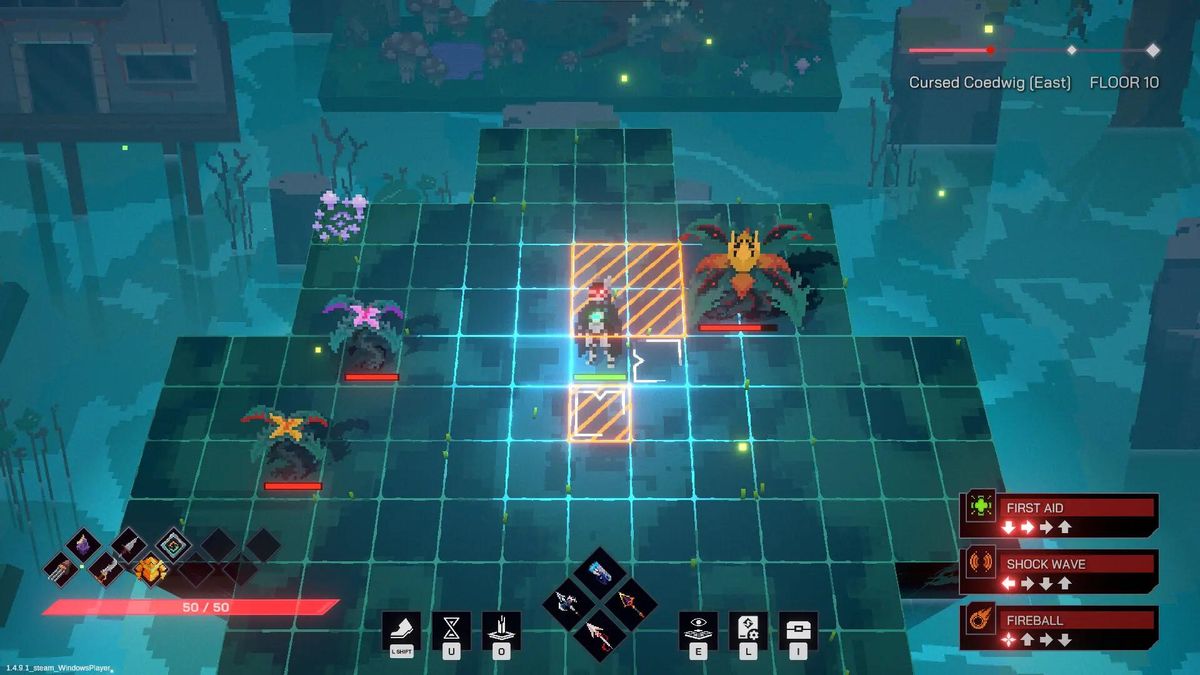The width and height of the screenshot is (1200, 675).
Task: Click the three-pronged claw item slot
Action: (x=63, y=569)
